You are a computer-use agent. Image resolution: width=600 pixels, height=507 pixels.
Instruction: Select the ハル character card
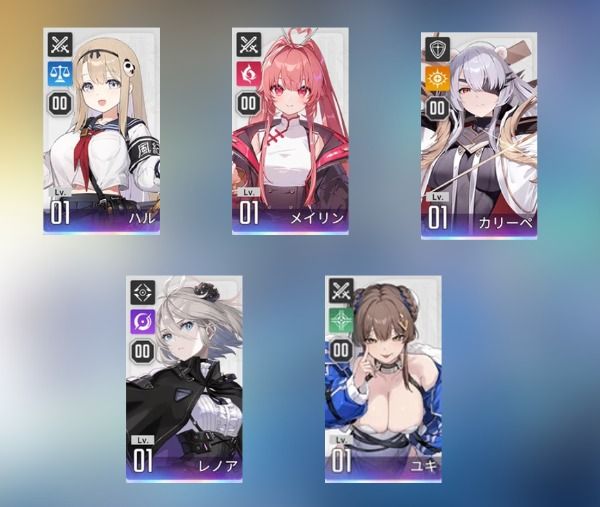click(x=102, y=131)
